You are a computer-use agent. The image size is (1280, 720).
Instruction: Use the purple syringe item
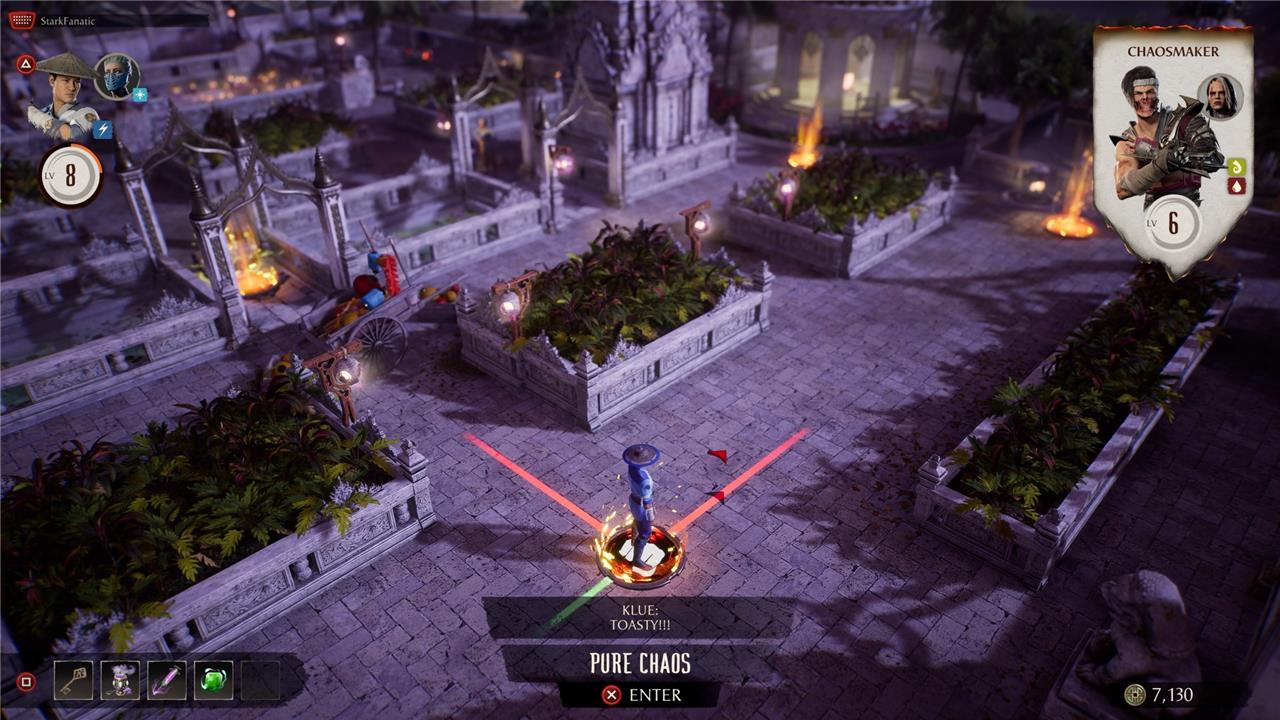[x=167, y=680]
